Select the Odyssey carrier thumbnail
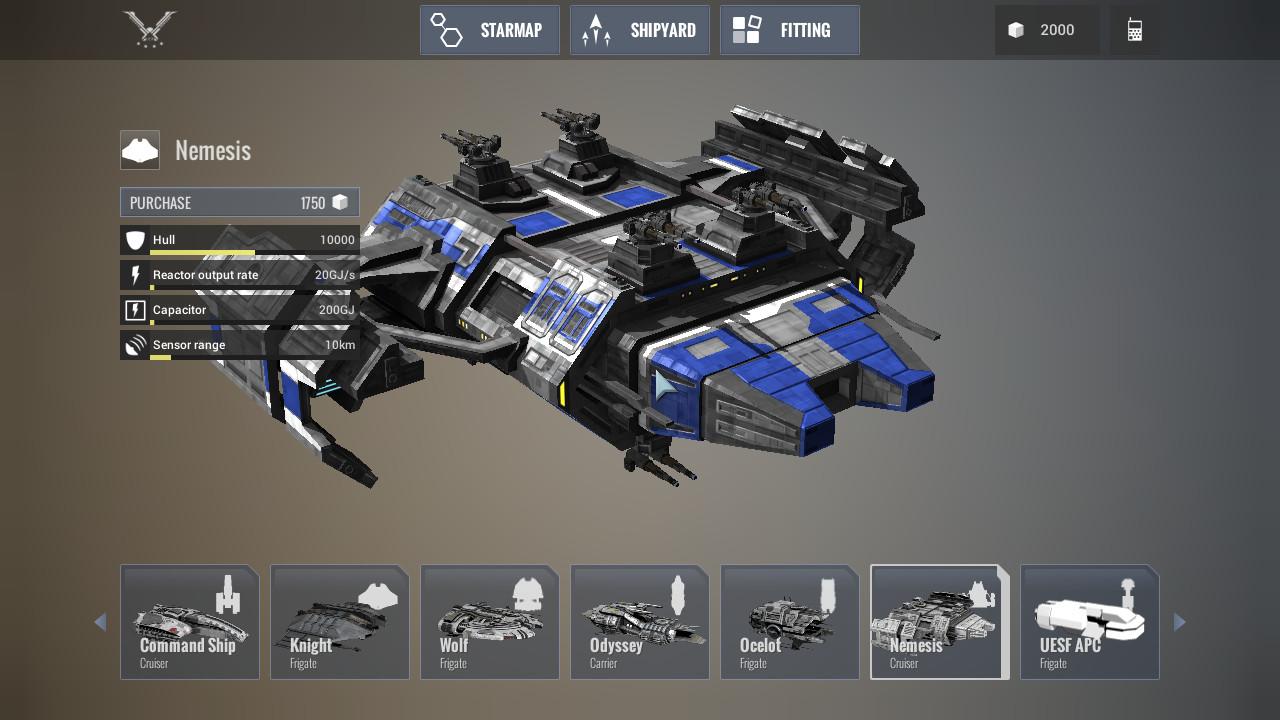Screen dimensions: 1280x720 tap(639, 621)
